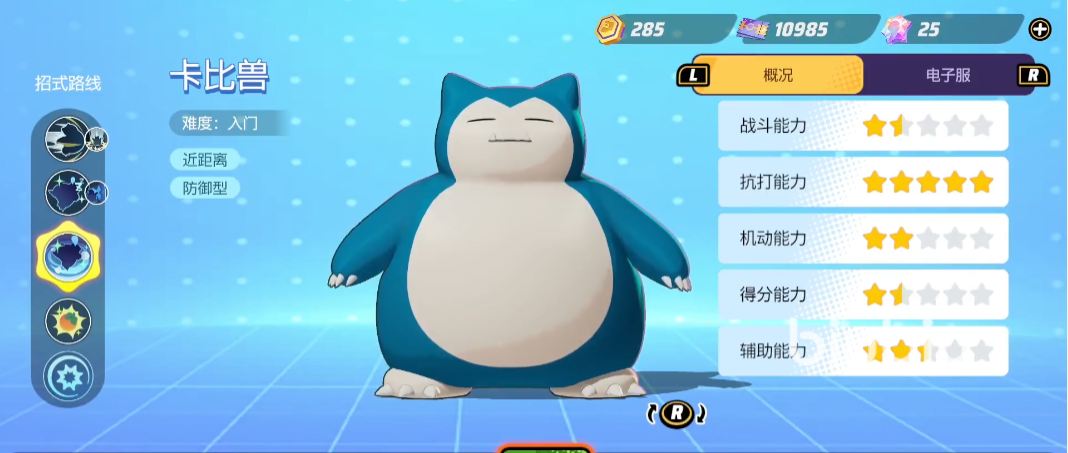
Task: Select the 辅助能力 stat row
Action: [x=862, y=351]
